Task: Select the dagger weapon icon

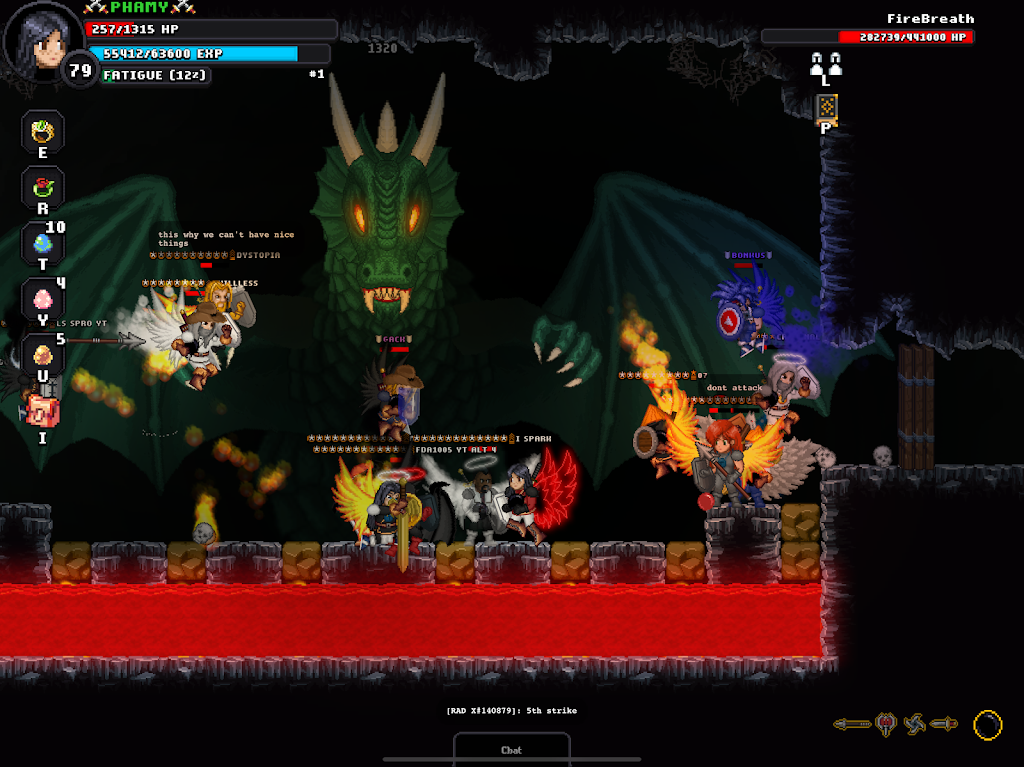Action: pos(944,724)
